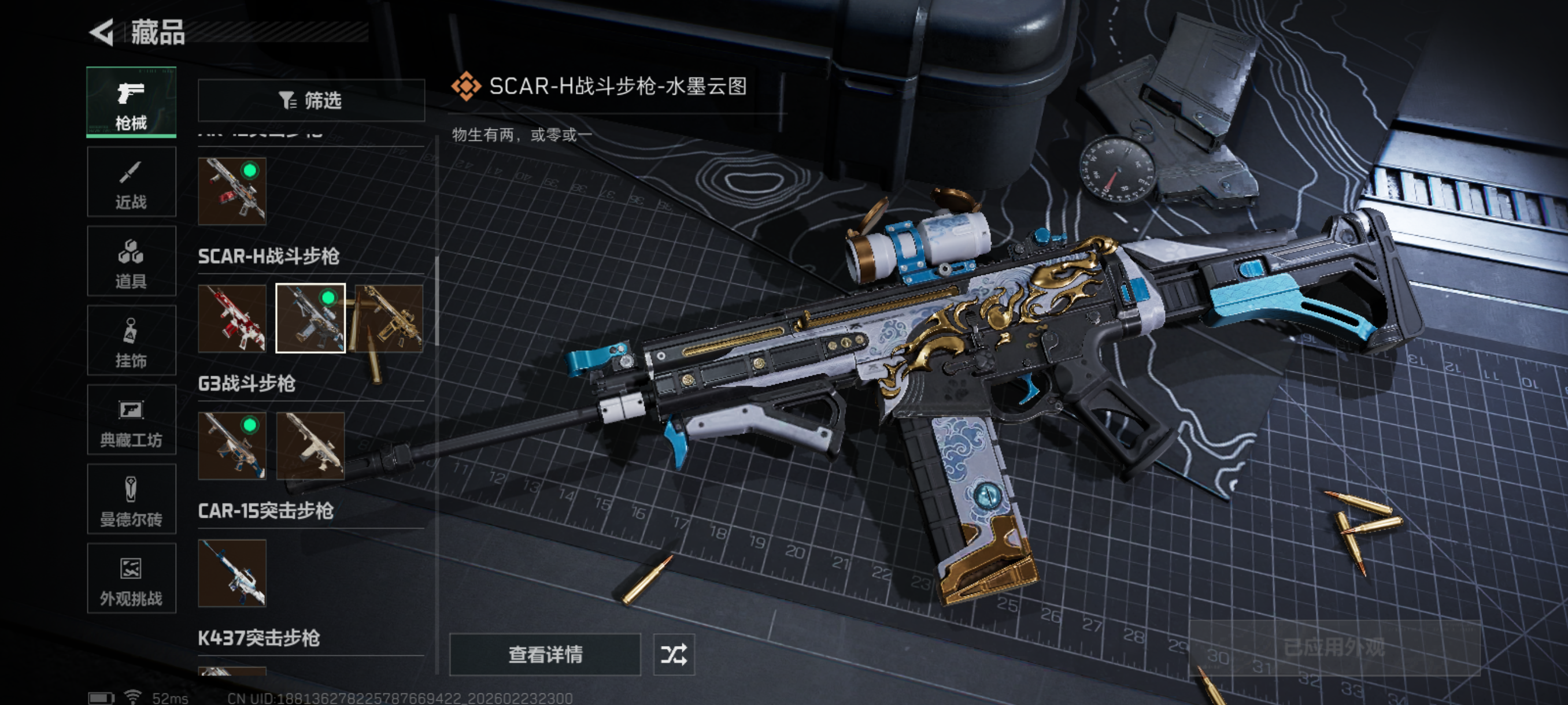Select the equipped G3 skin with green dot
1568x705 pixels.
click(232, 446)
